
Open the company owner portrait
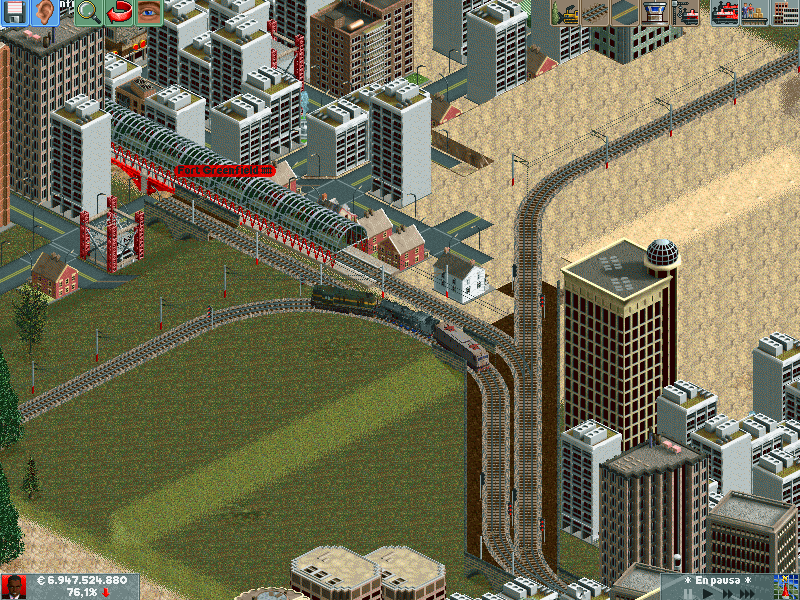point(14,587)
